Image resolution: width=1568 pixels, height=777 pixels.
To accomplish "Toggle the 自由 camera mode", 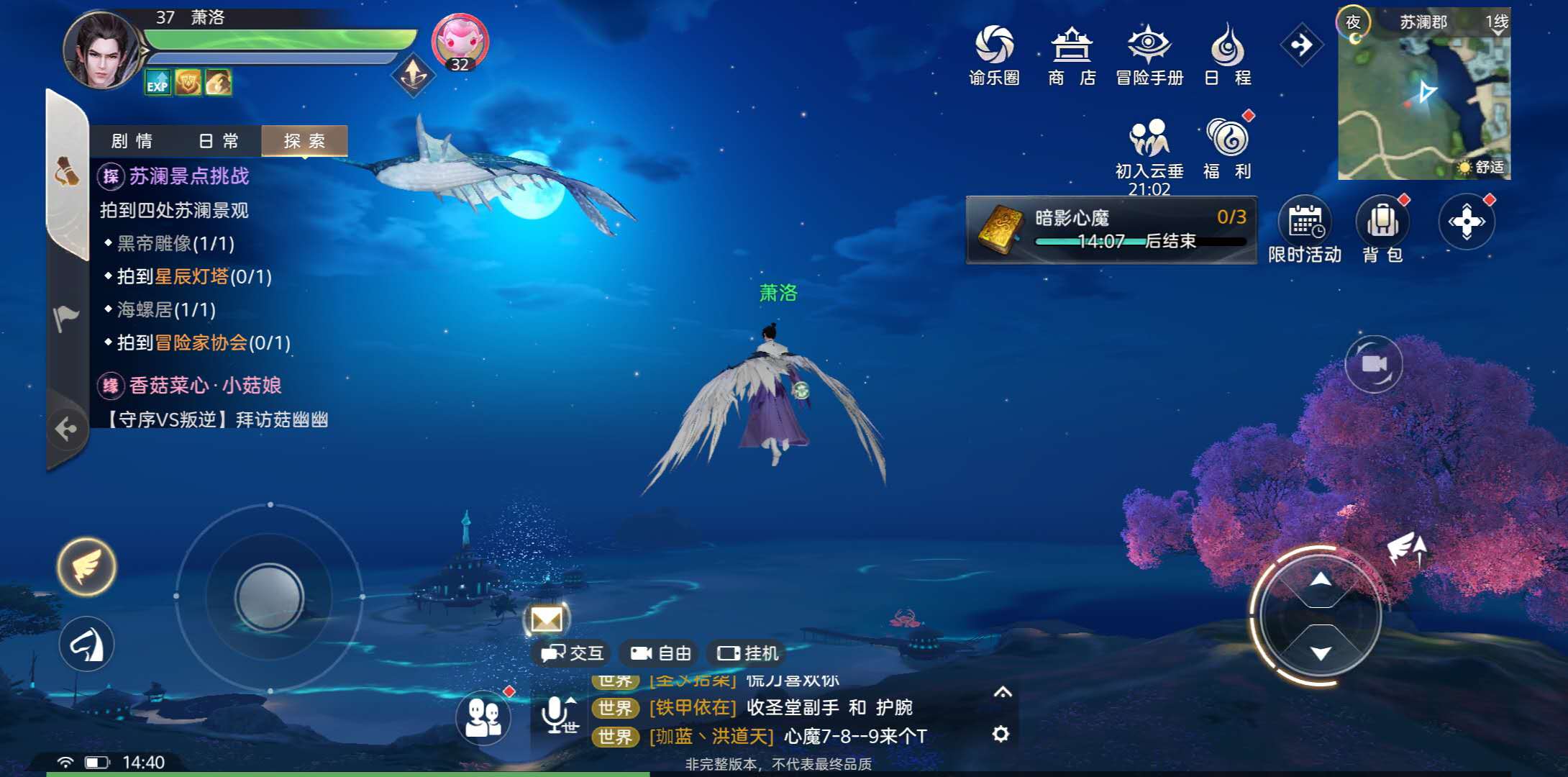I will click(660, 653).
